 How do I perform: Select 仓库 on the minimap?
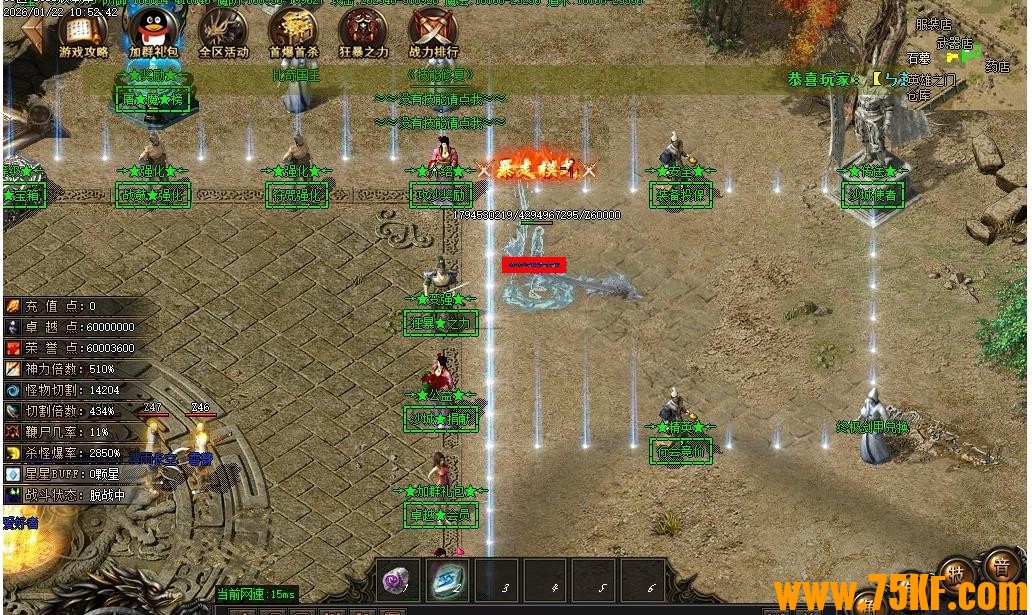click(918, 95)
